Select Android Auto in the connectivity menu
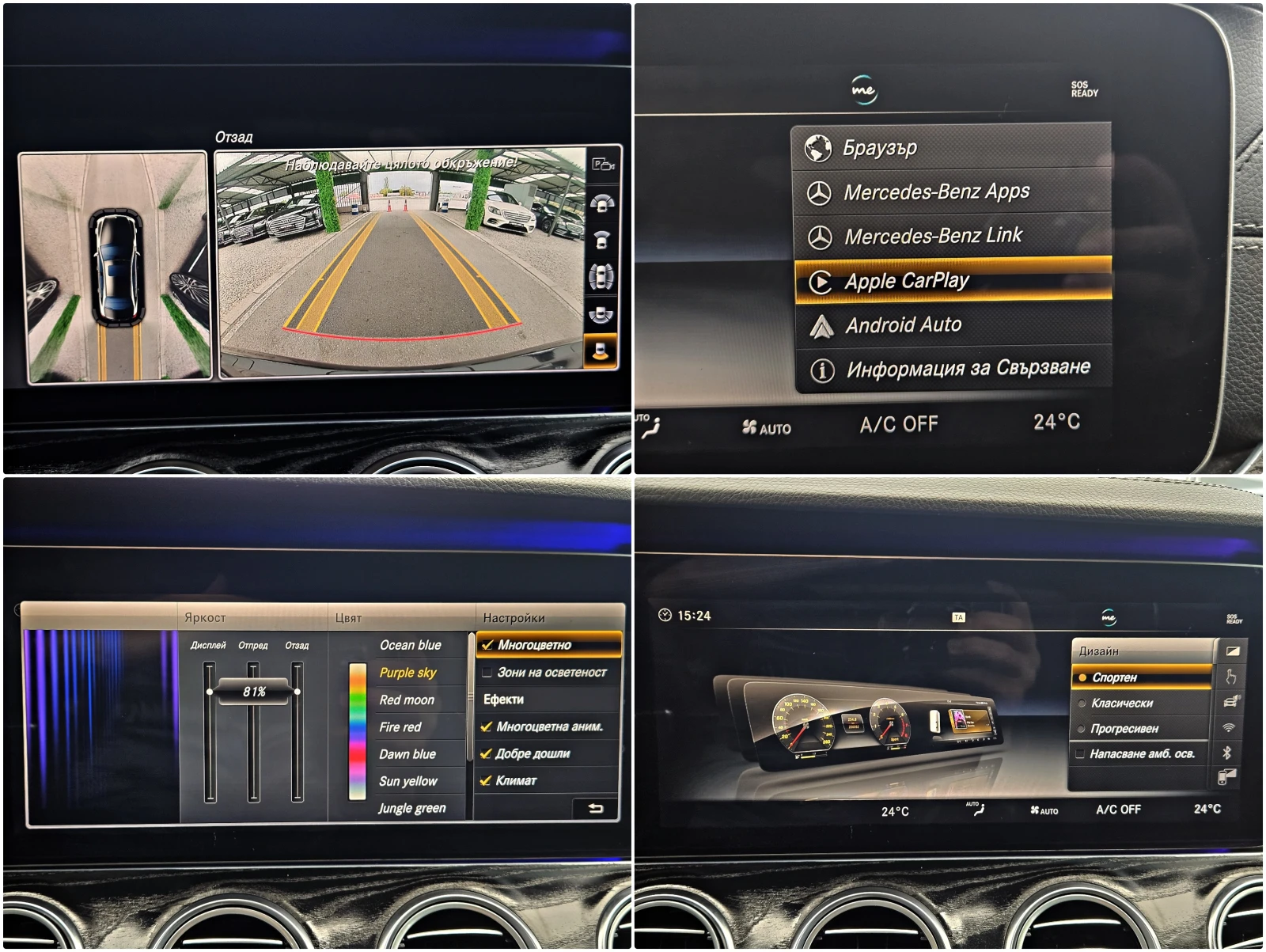Screen dimensions: 1266x952 click(904, 324)
